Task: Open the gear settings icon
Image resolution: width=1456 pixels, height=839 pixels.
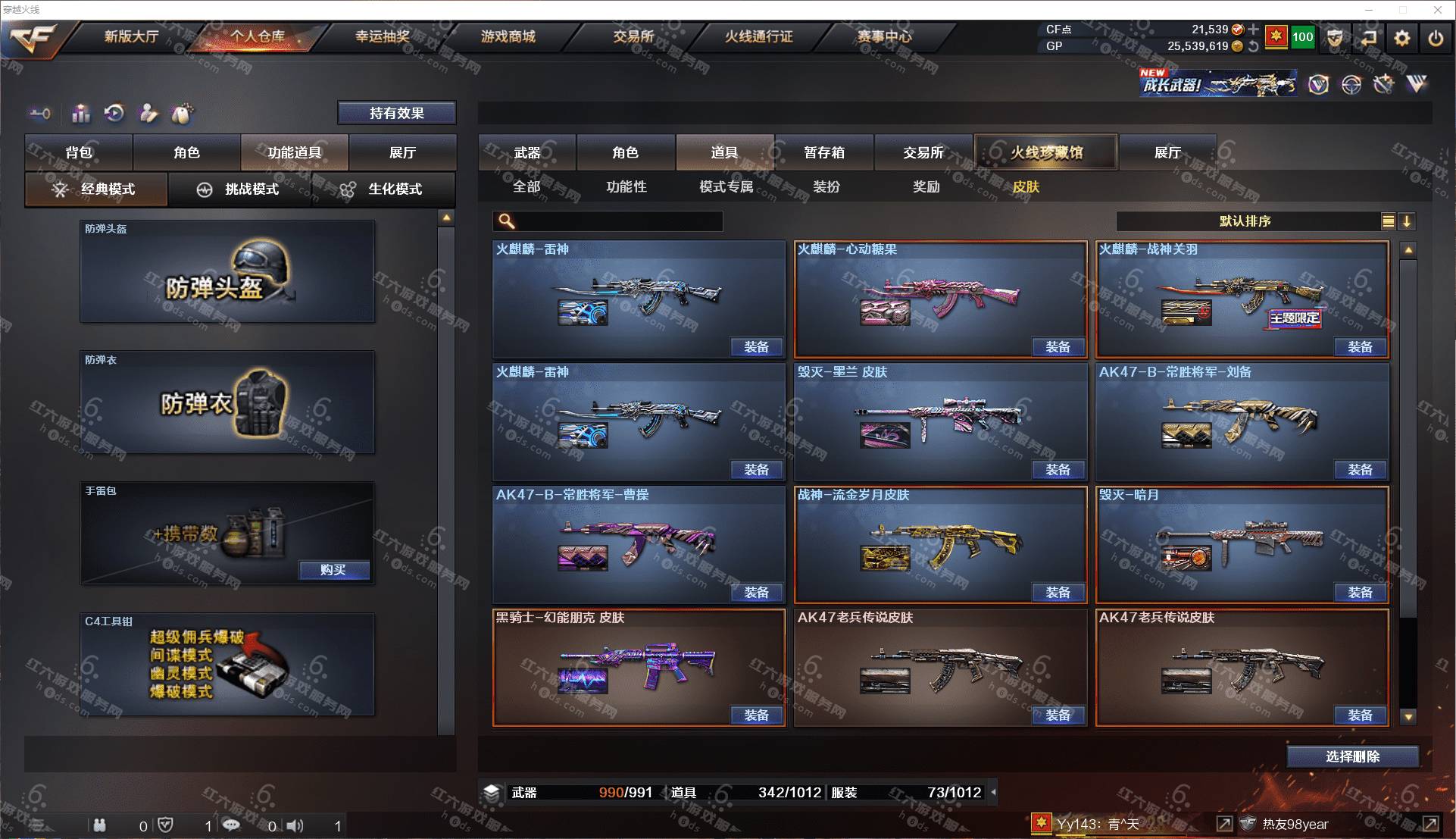Action: [x=1401, y=38]
